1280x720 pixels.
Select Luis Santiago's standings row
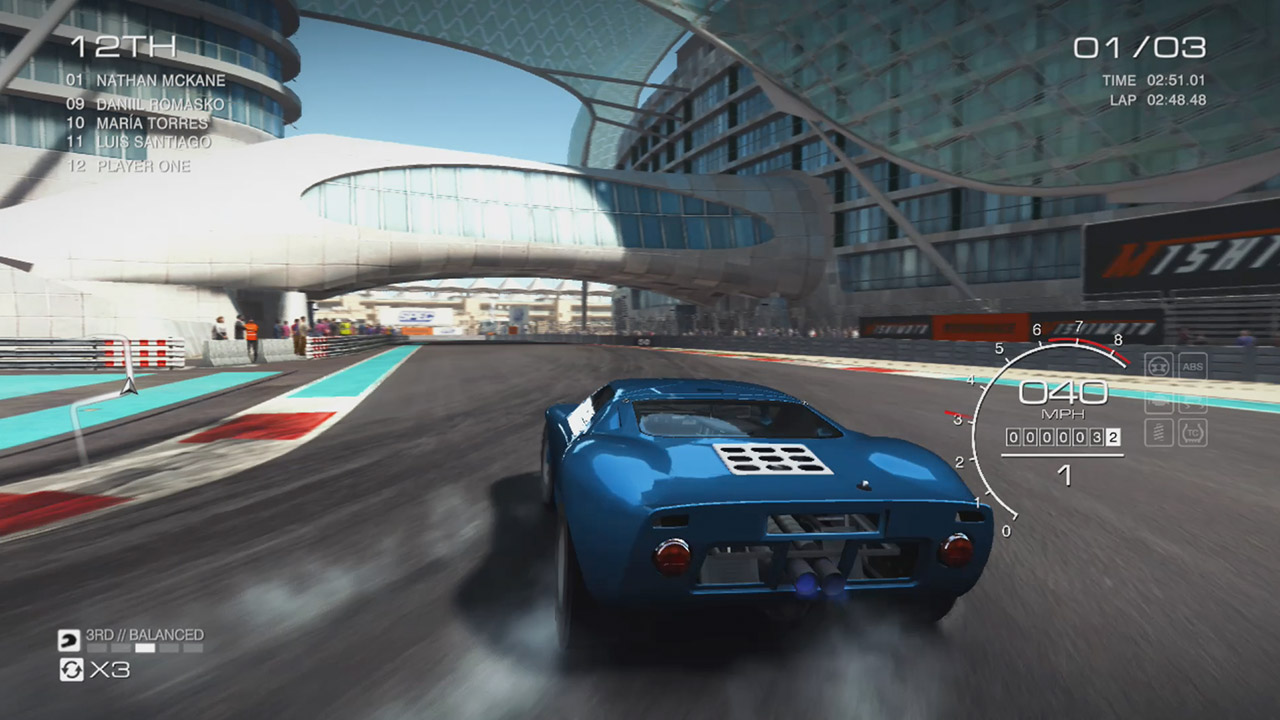(152, 142)
